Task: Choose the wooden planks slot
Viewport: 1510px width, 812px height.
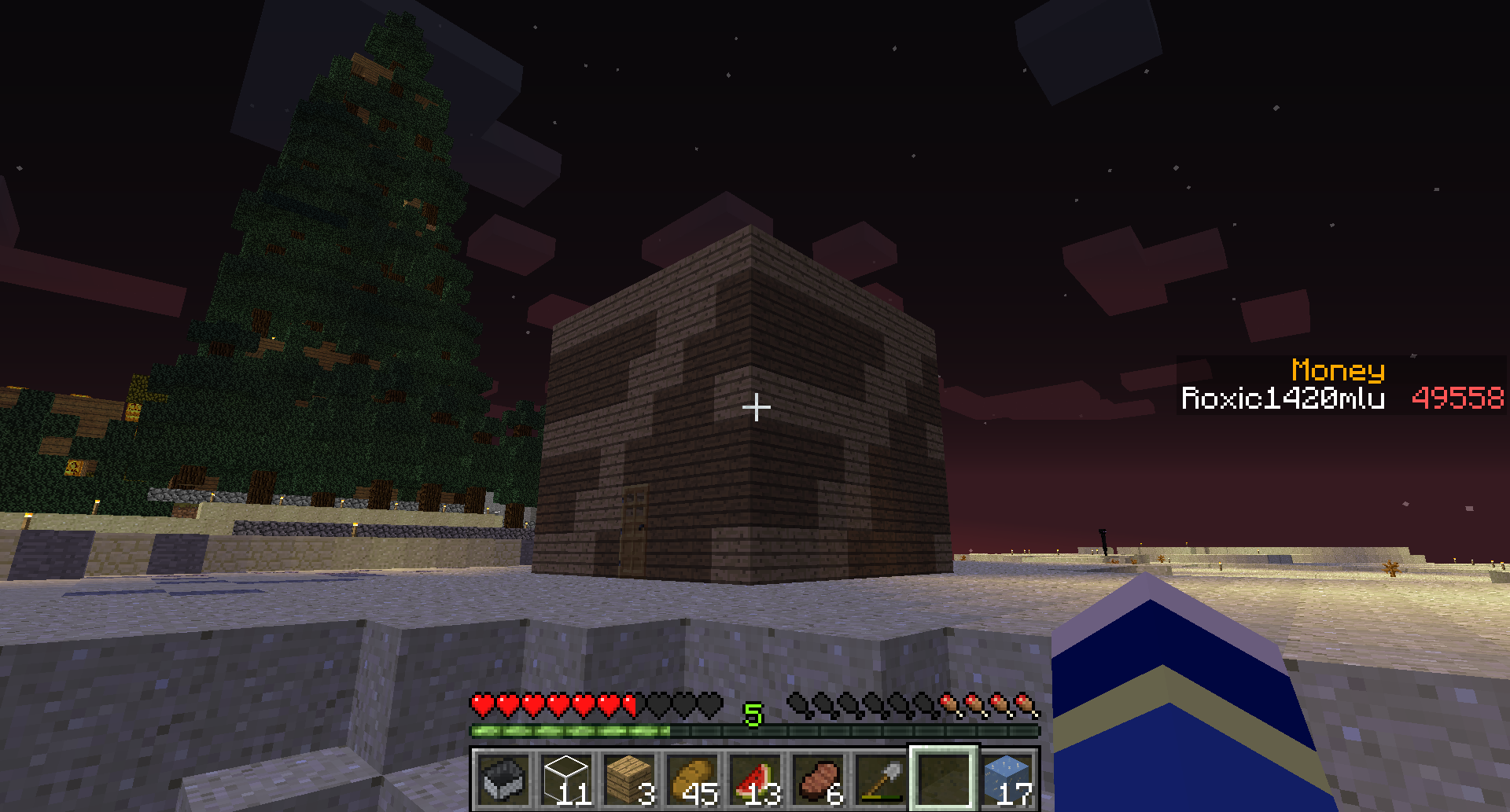Action: pos(630,779)
